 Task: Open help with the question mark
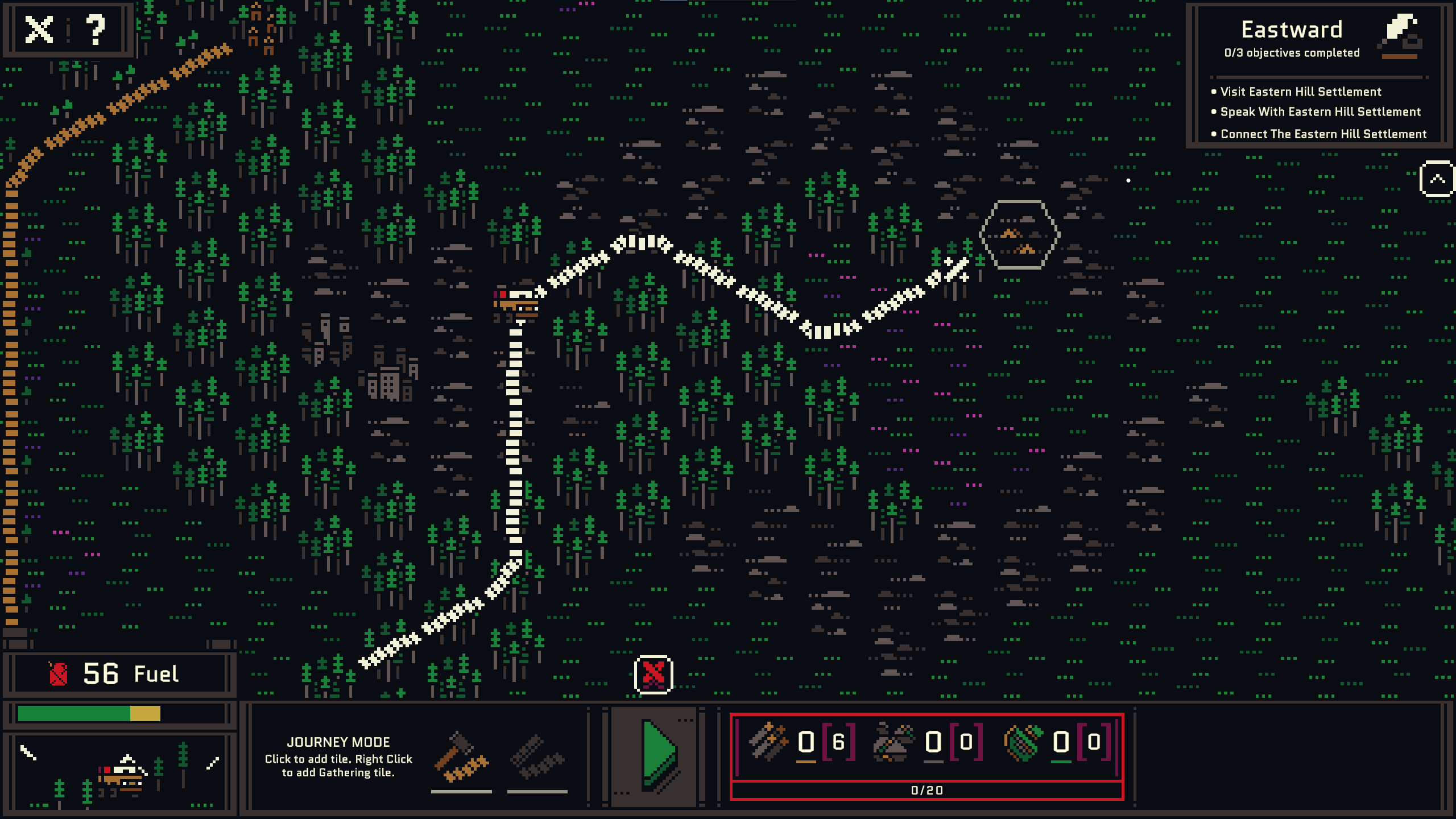click(x=96, y=30)
